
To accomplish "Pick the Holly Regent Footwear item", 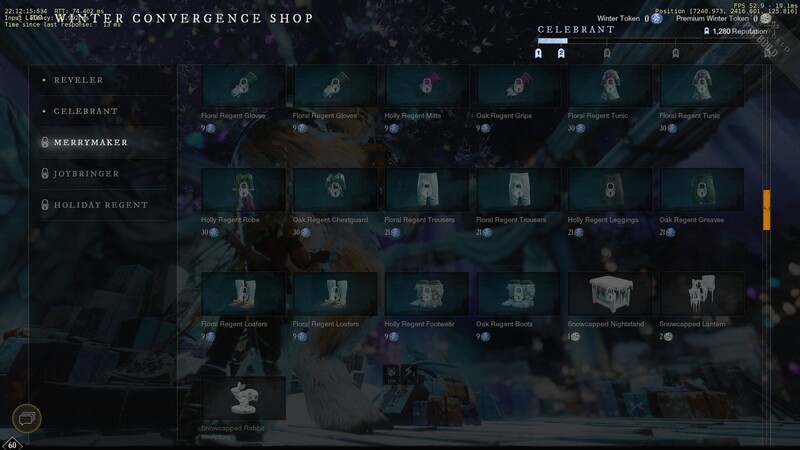I will (427, 293).
